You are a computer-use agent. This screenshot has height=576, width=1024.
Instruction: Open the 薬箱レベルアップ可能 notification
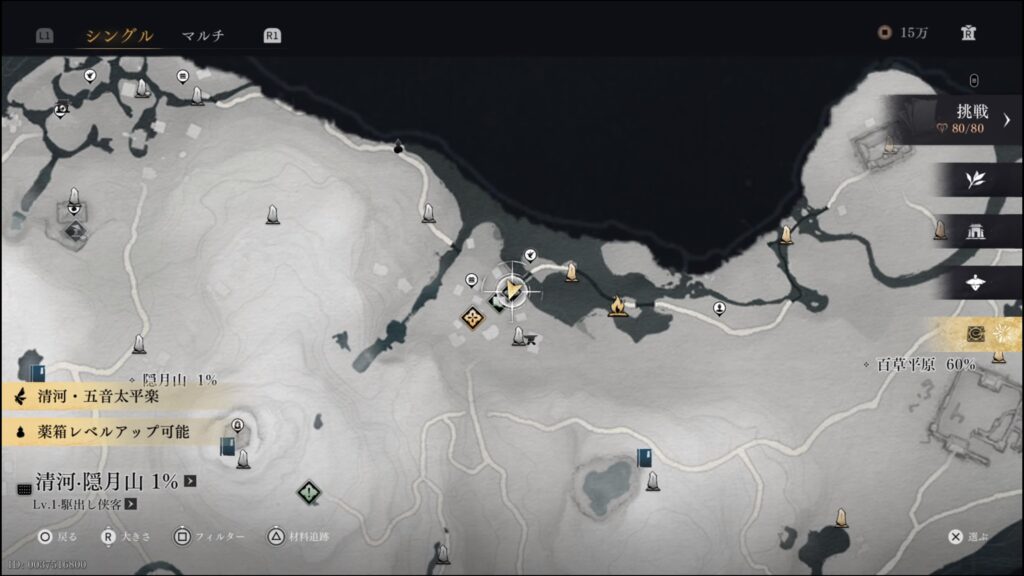coord(108,432)
